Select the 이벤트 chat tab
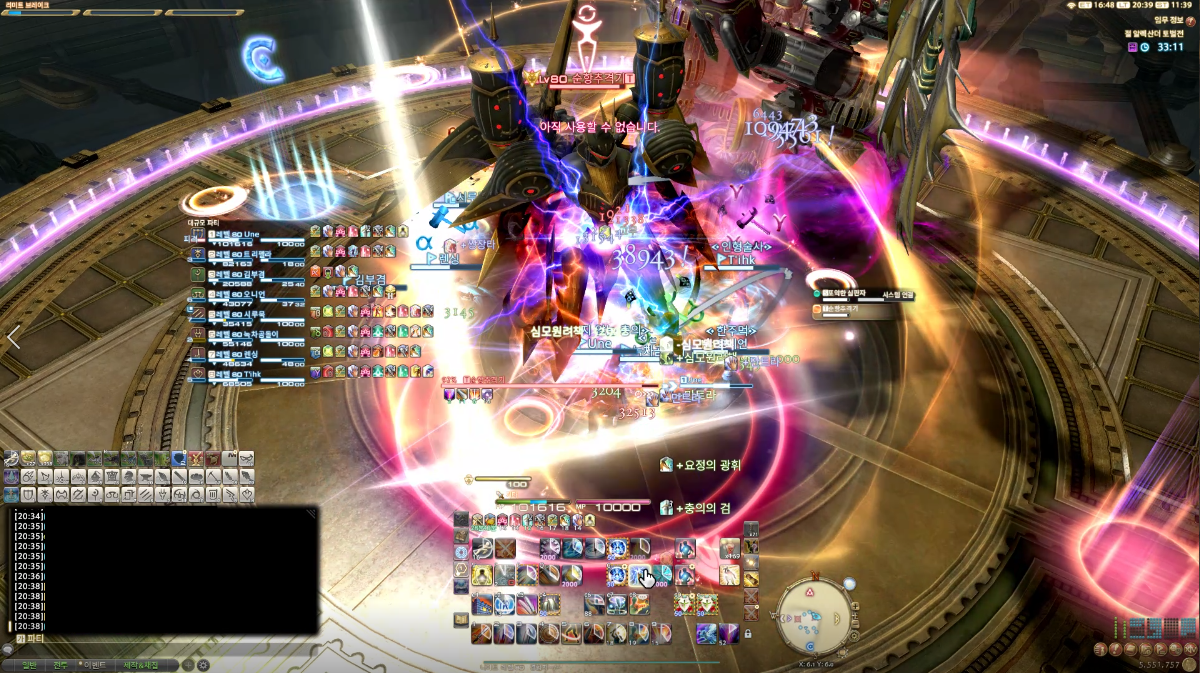 [x=95, y=664]
